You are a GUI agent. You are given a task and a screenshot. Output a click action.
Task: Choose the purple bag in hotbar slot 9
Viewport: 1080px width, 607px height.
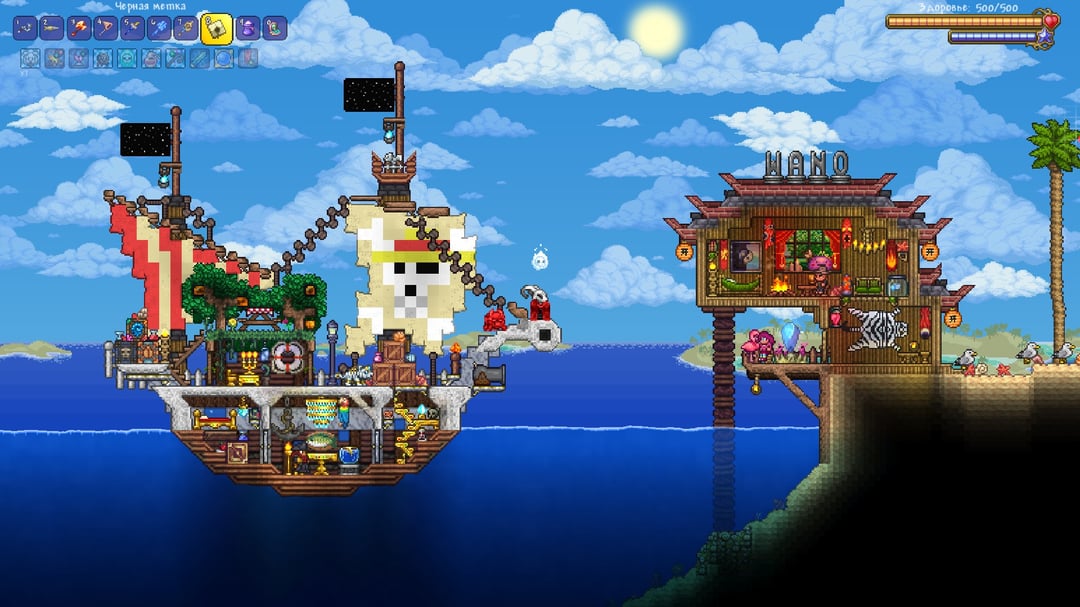click(248, 28)
